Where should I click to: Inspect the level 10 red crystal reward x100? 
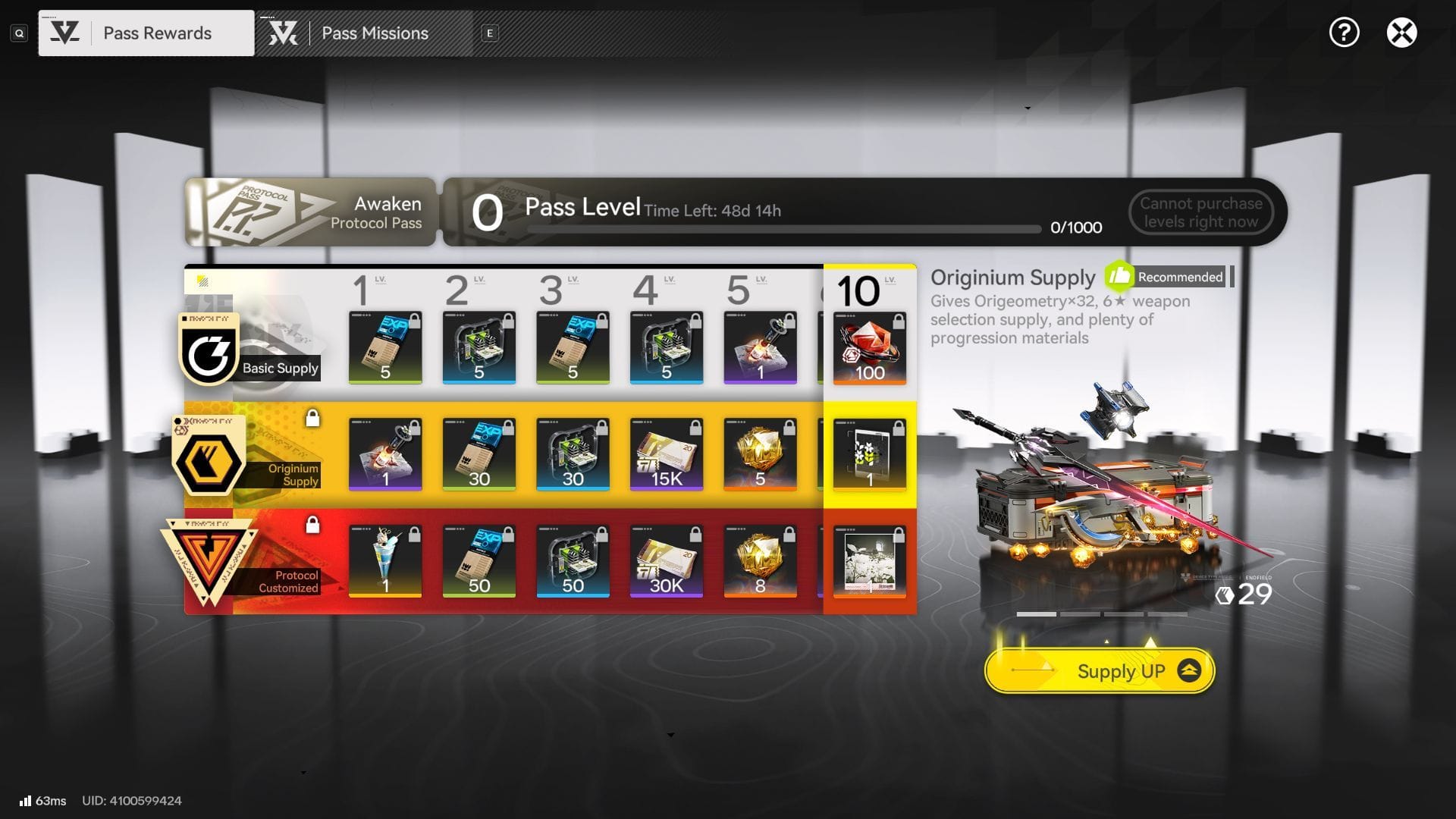coord(869,349)
